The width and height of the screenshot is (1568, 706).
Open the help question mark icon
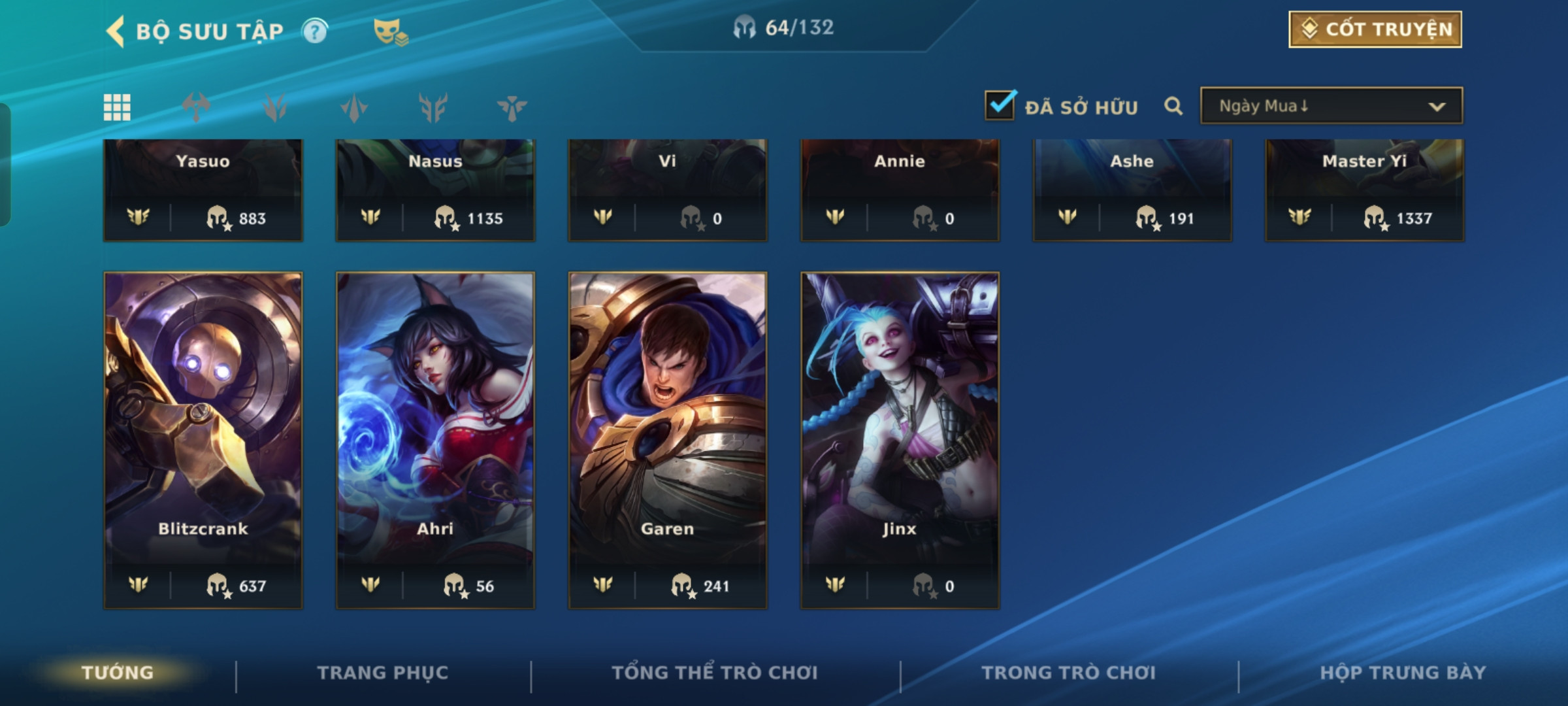point(315,31)
